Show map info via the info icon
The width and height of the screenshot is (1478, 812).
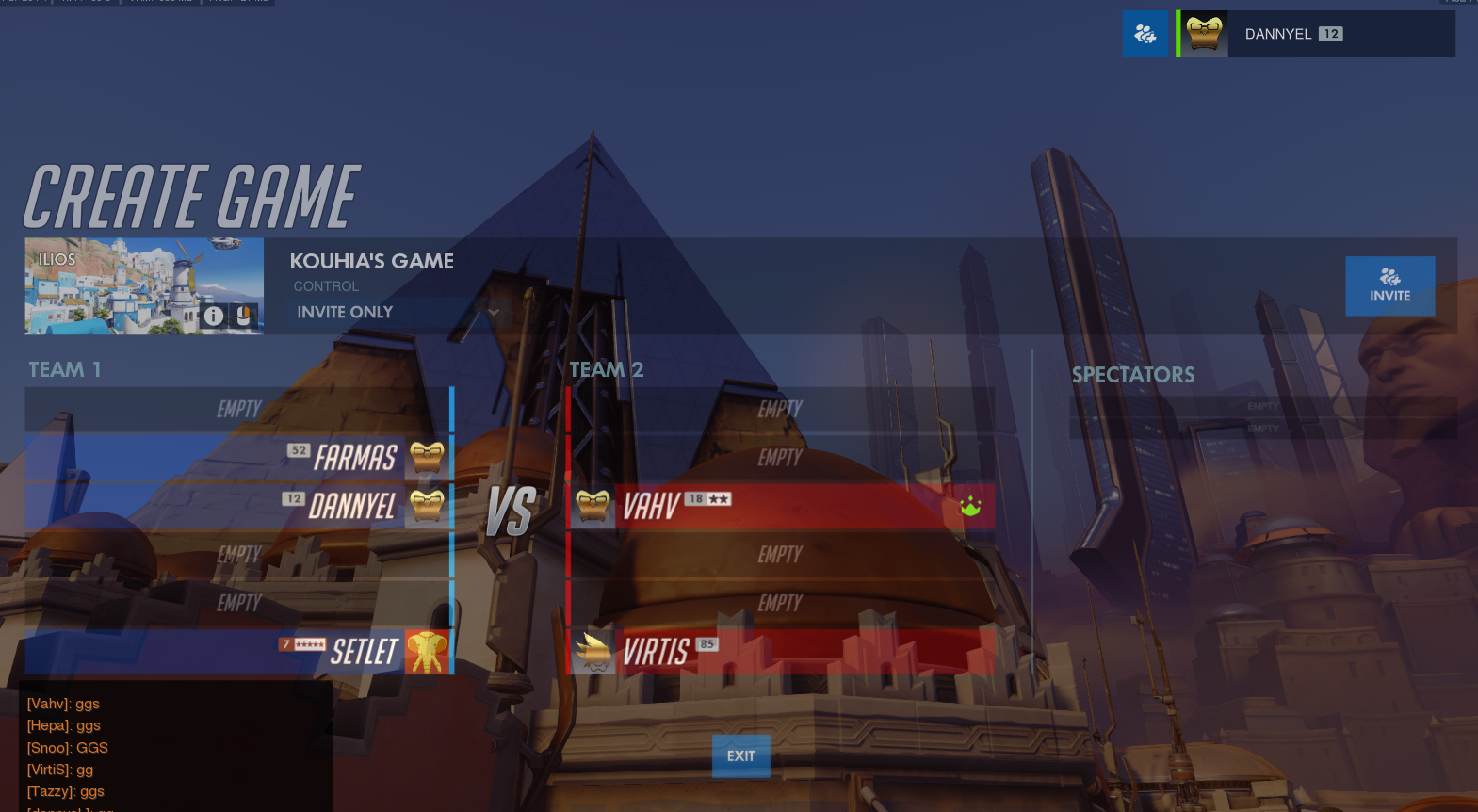point(214,316)
